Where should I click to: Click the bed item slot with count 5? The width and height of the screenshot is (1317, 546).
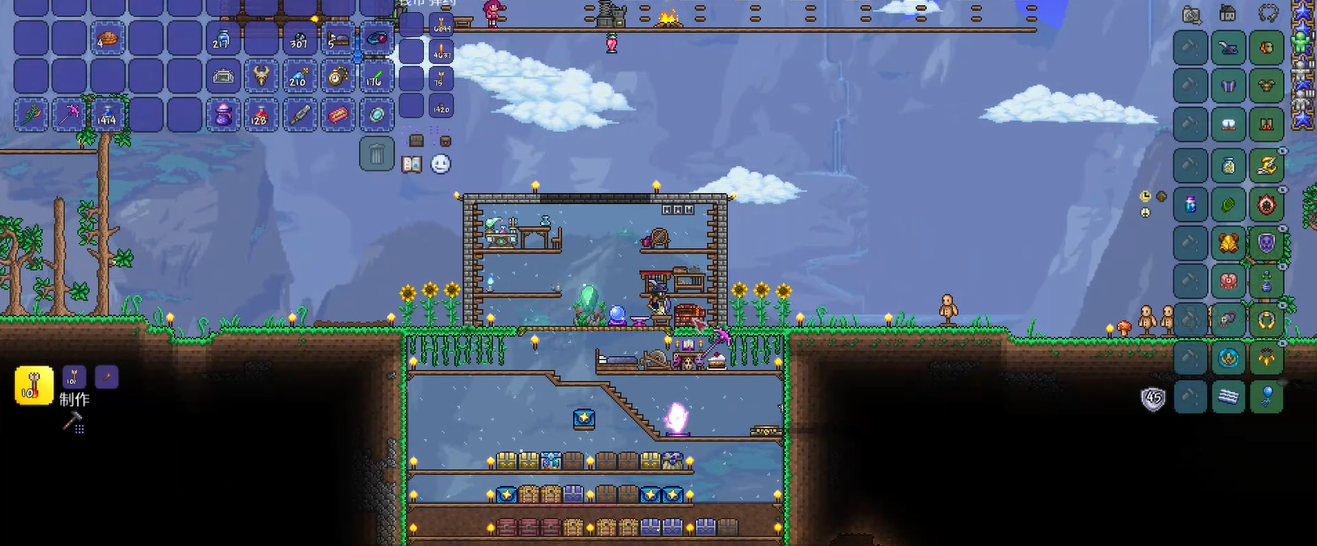[x=338, y=39]
